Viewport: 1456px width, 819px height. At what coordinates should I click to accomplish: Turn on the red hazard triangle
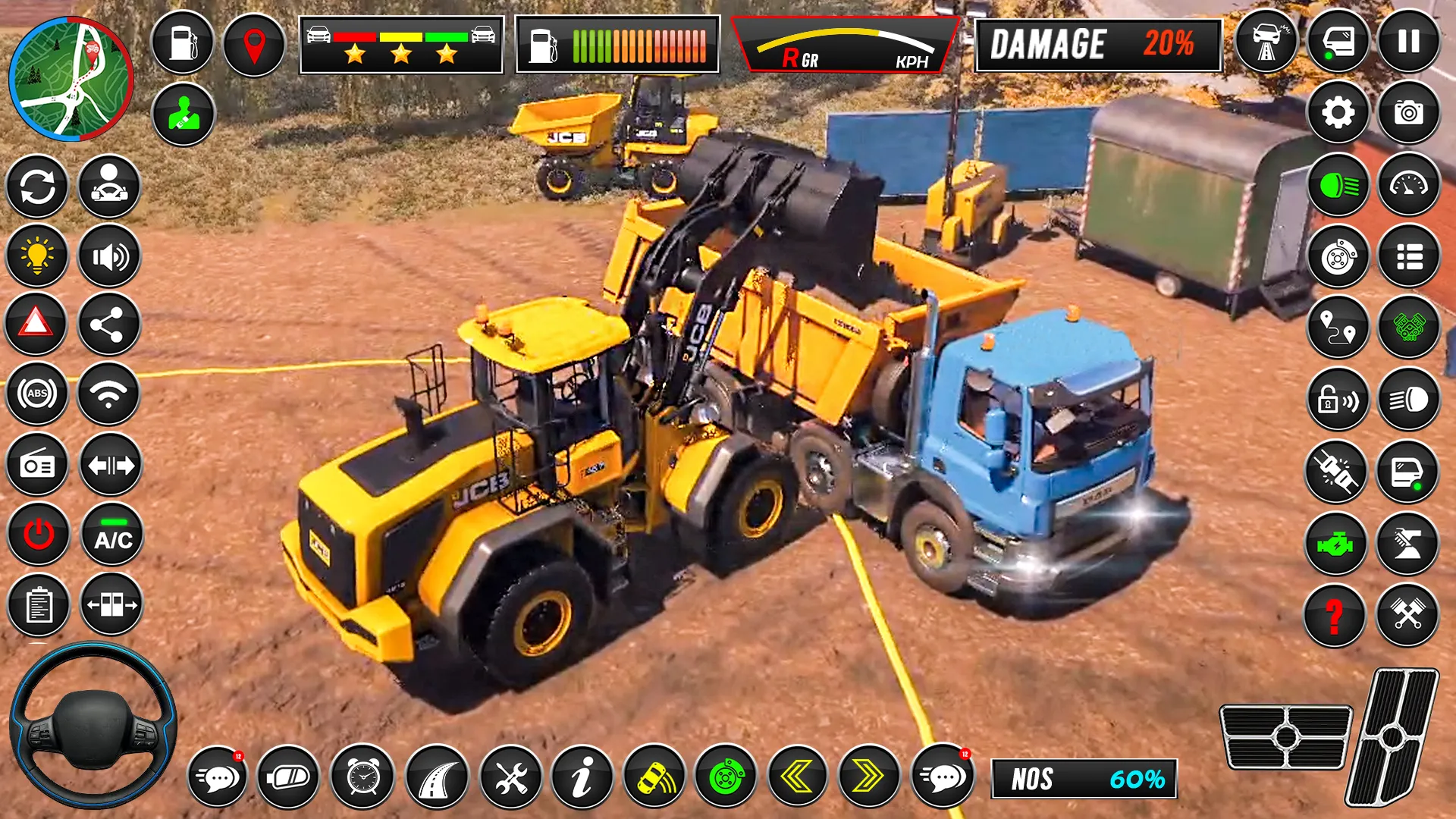pos(36,324)
